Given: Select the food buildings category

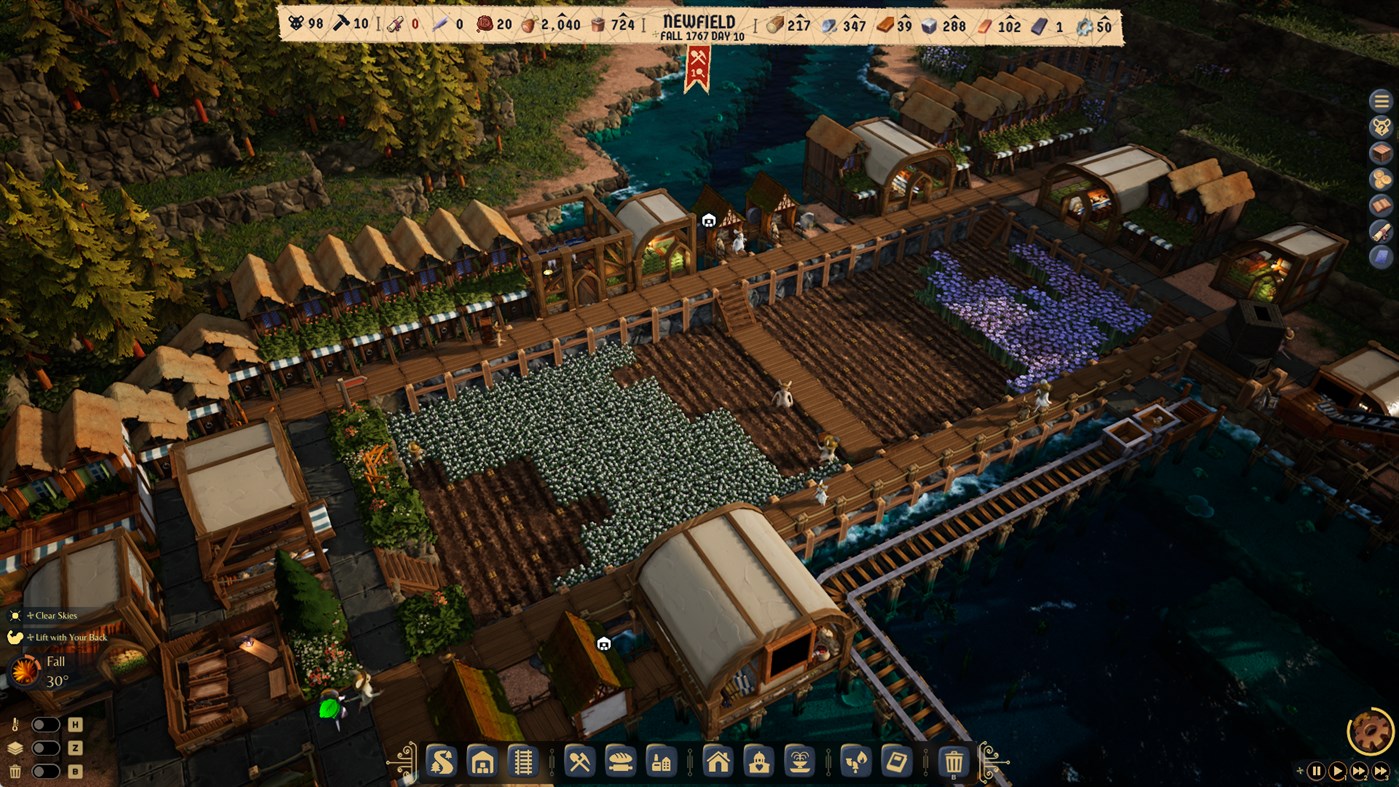Looking at the screenshot, I should coord(619,761).
